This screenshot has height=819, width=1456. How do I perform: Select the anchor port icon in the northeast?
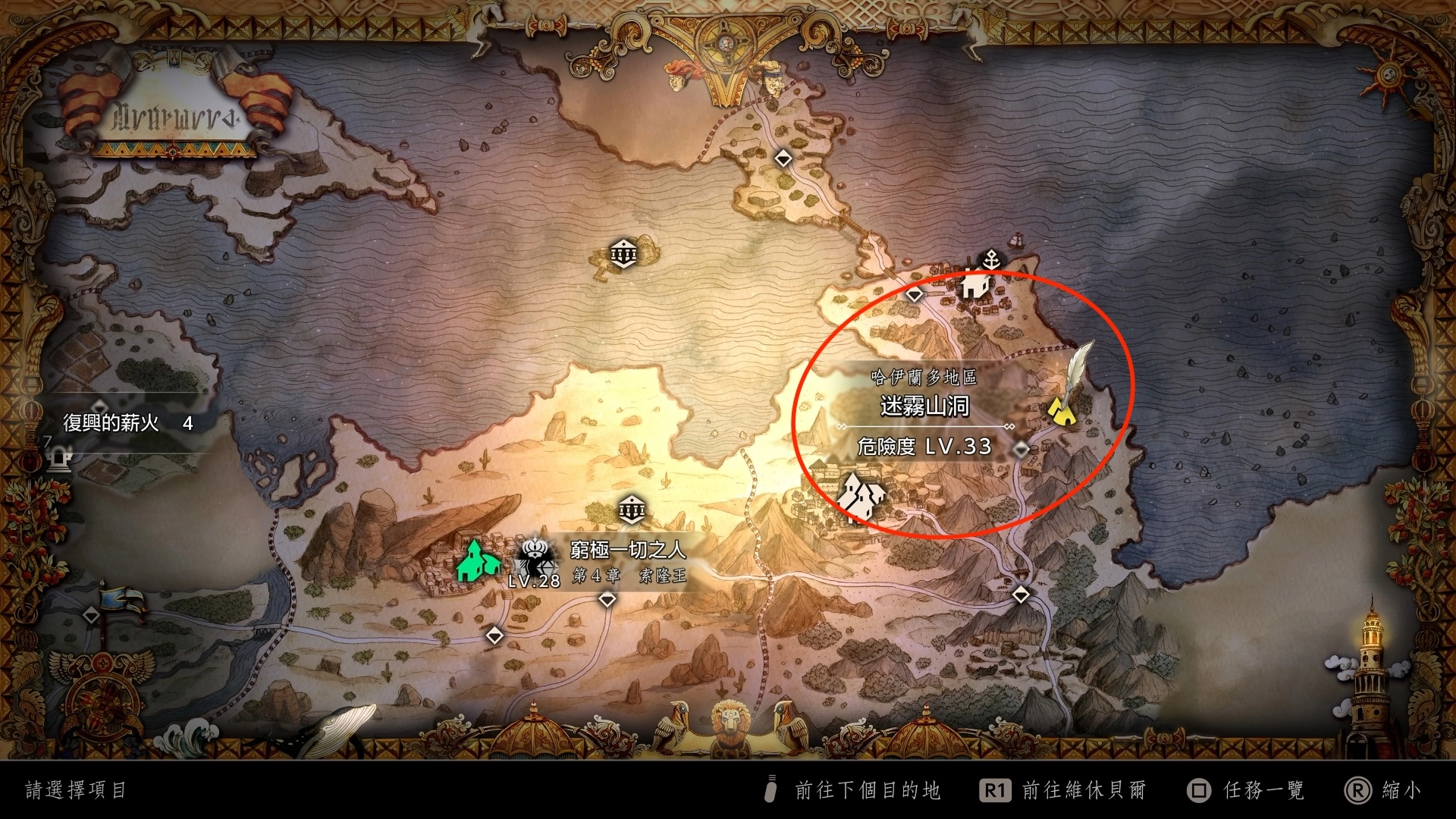coord(992,258)
